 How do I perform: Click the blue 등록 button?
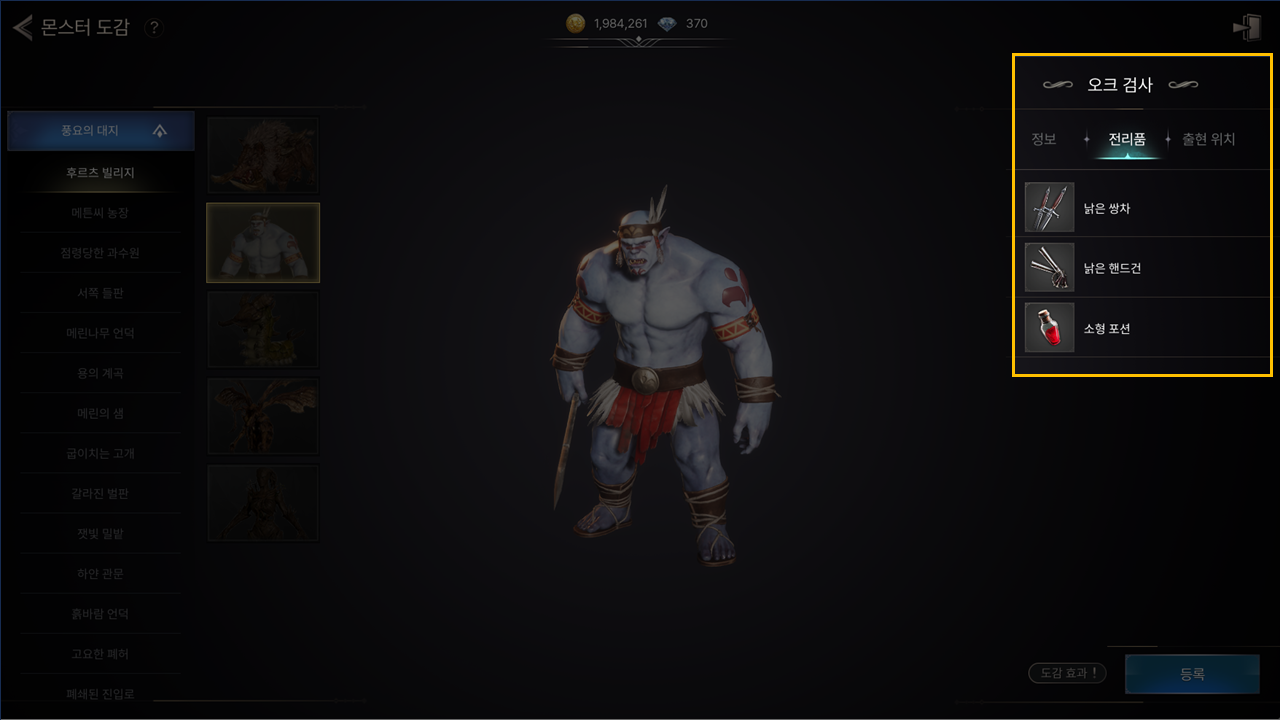click(x=1192, y=674)
